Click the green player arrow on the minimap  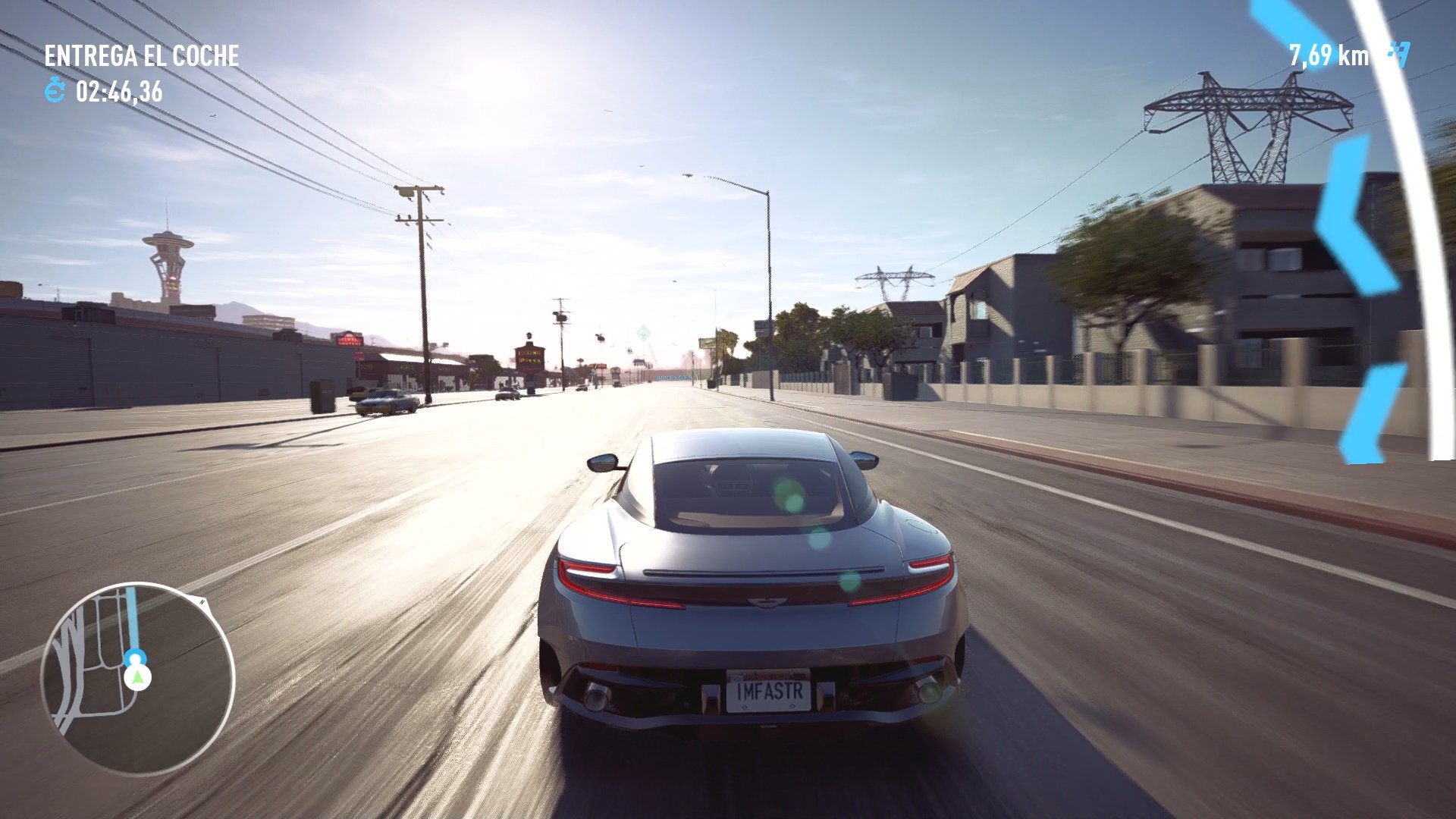[x=136, y=676]
